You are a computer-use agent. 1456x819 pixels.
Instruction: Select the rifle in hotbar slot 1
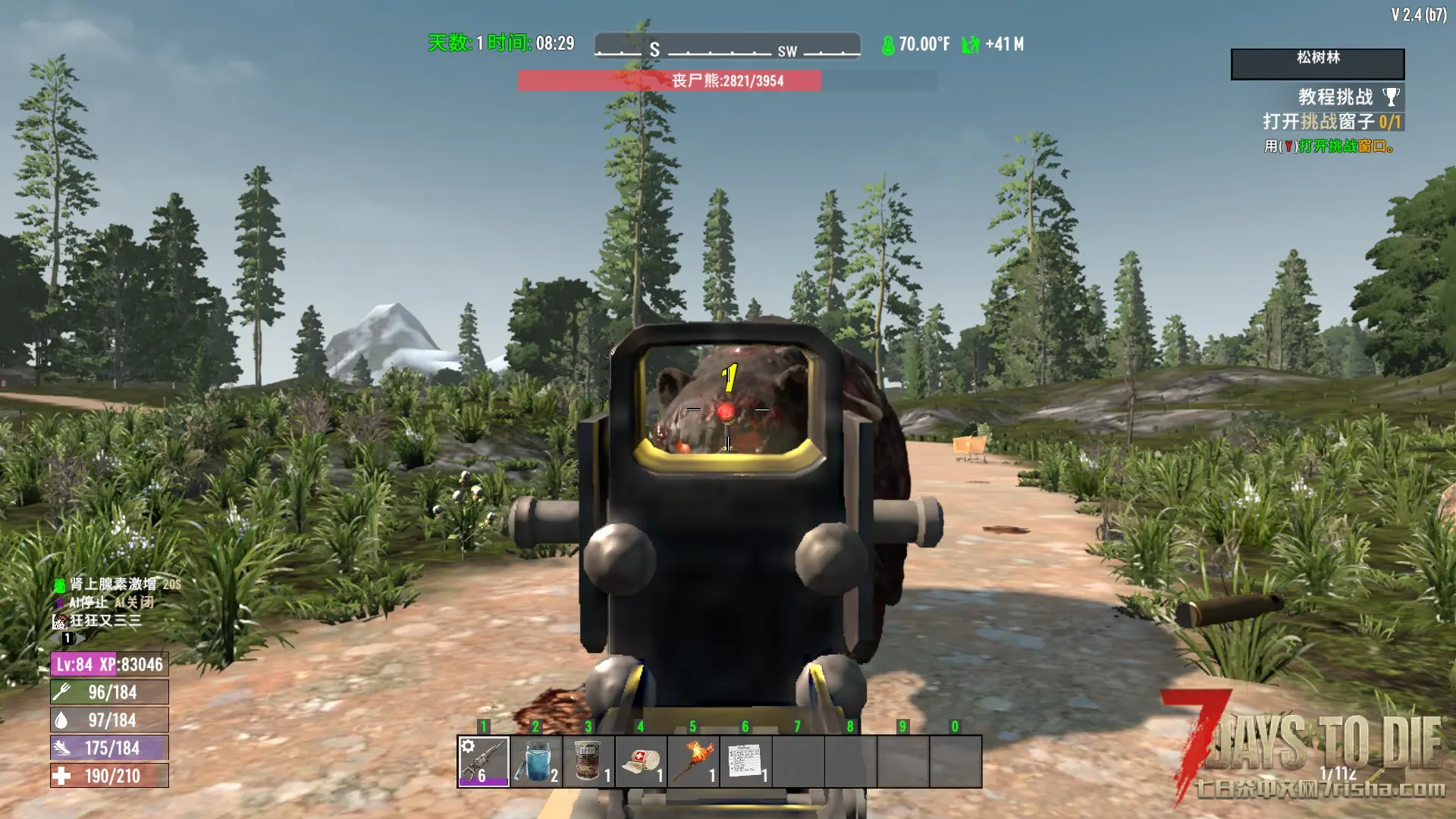pos(484,761)
